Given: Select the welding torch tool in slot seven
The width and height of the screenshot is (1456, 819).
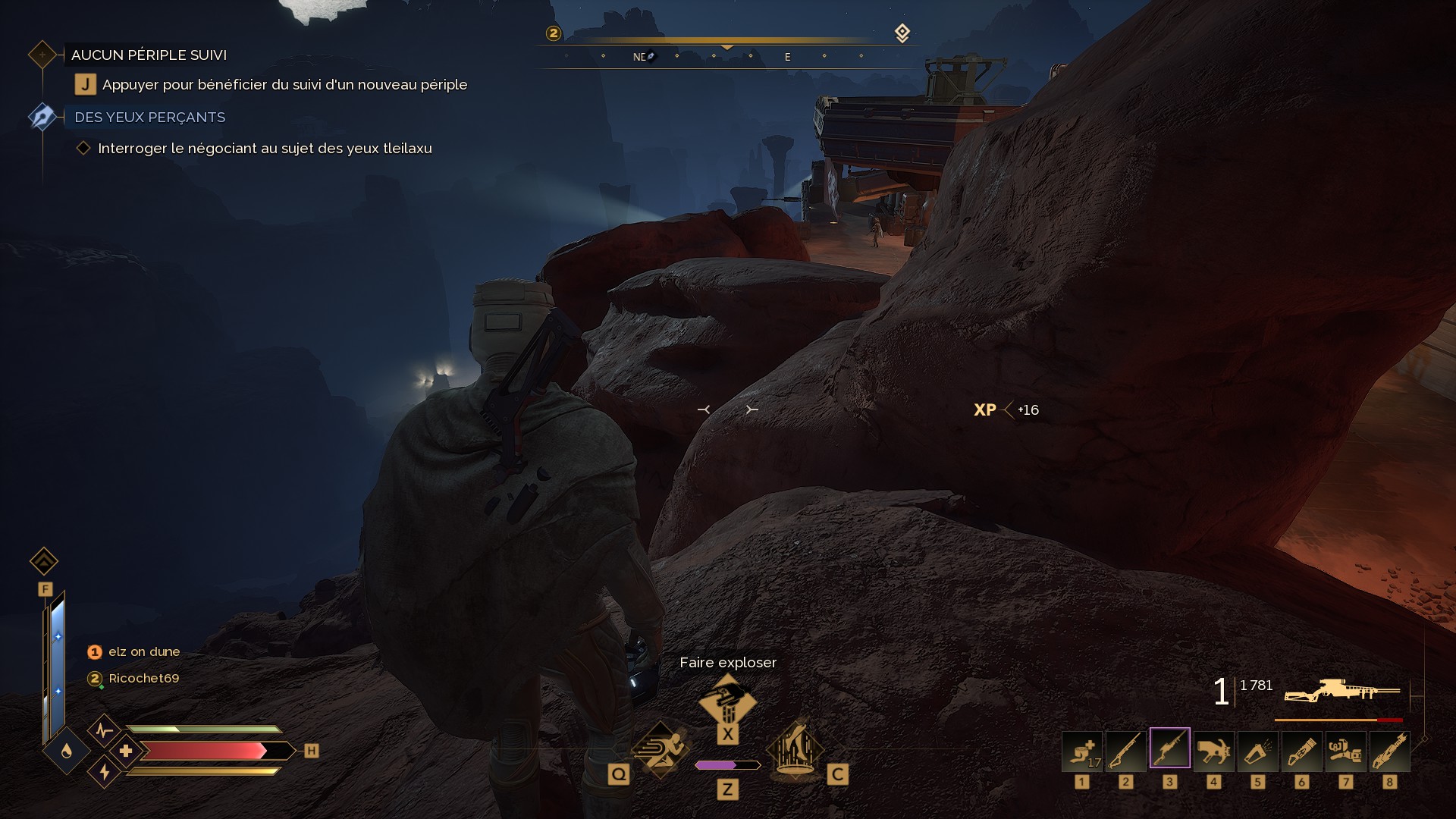Looking at the screenshot, I should 1346,751.
